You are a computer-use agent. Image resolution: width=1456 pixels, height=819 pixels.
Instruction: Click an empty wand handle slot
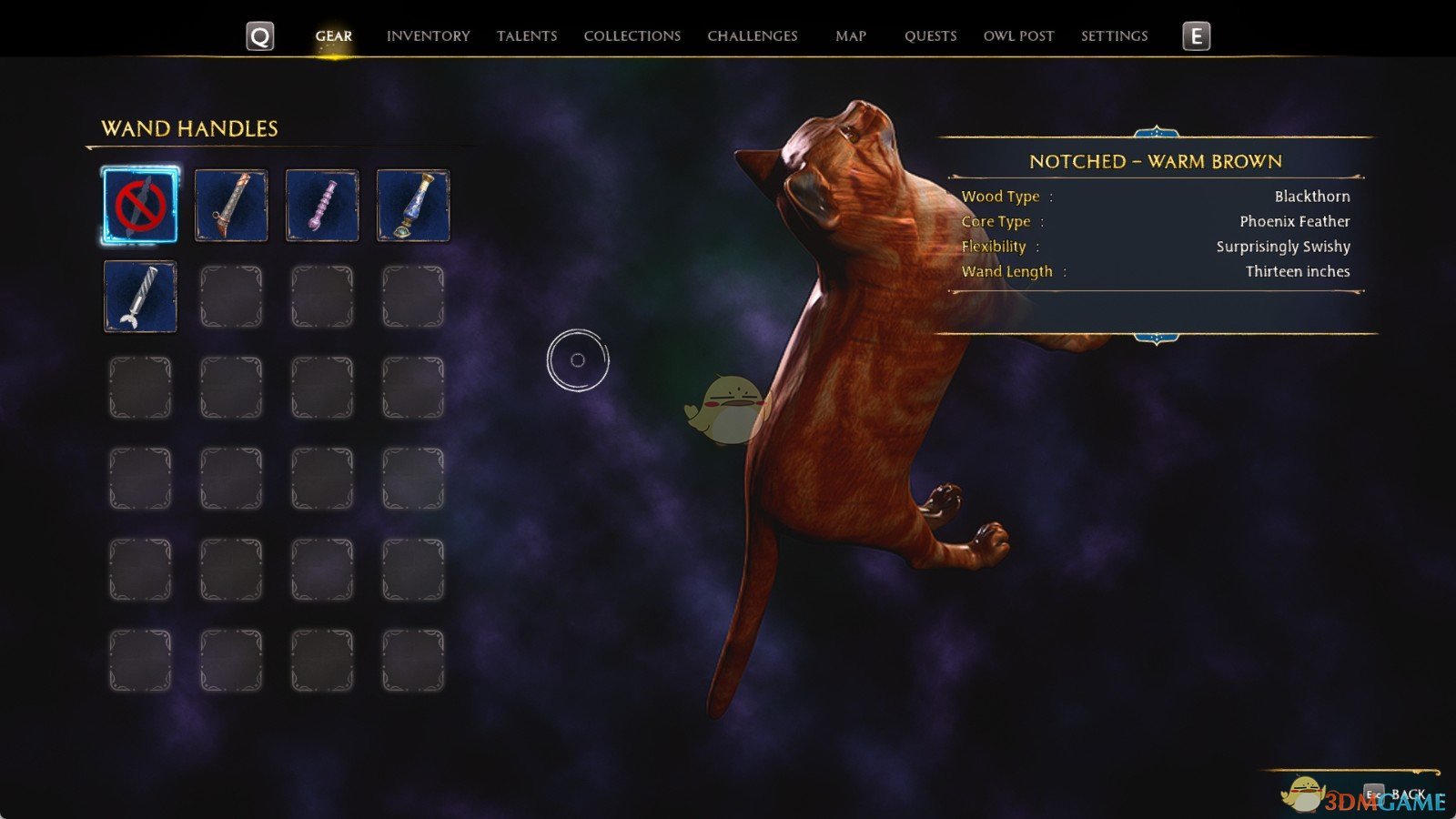coord(230,296)
